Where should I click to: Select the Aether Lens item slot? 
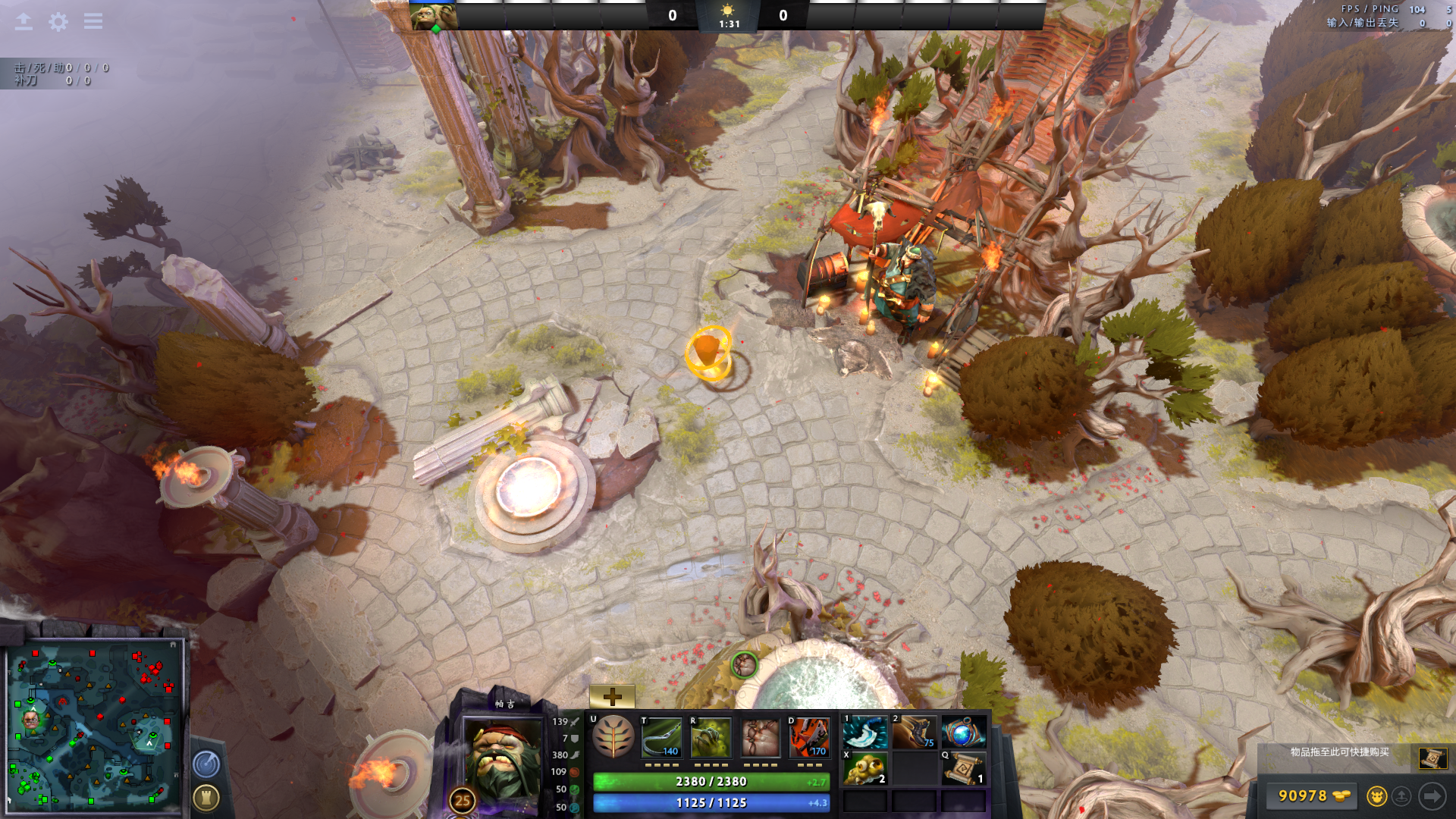[x=963, y=733]
